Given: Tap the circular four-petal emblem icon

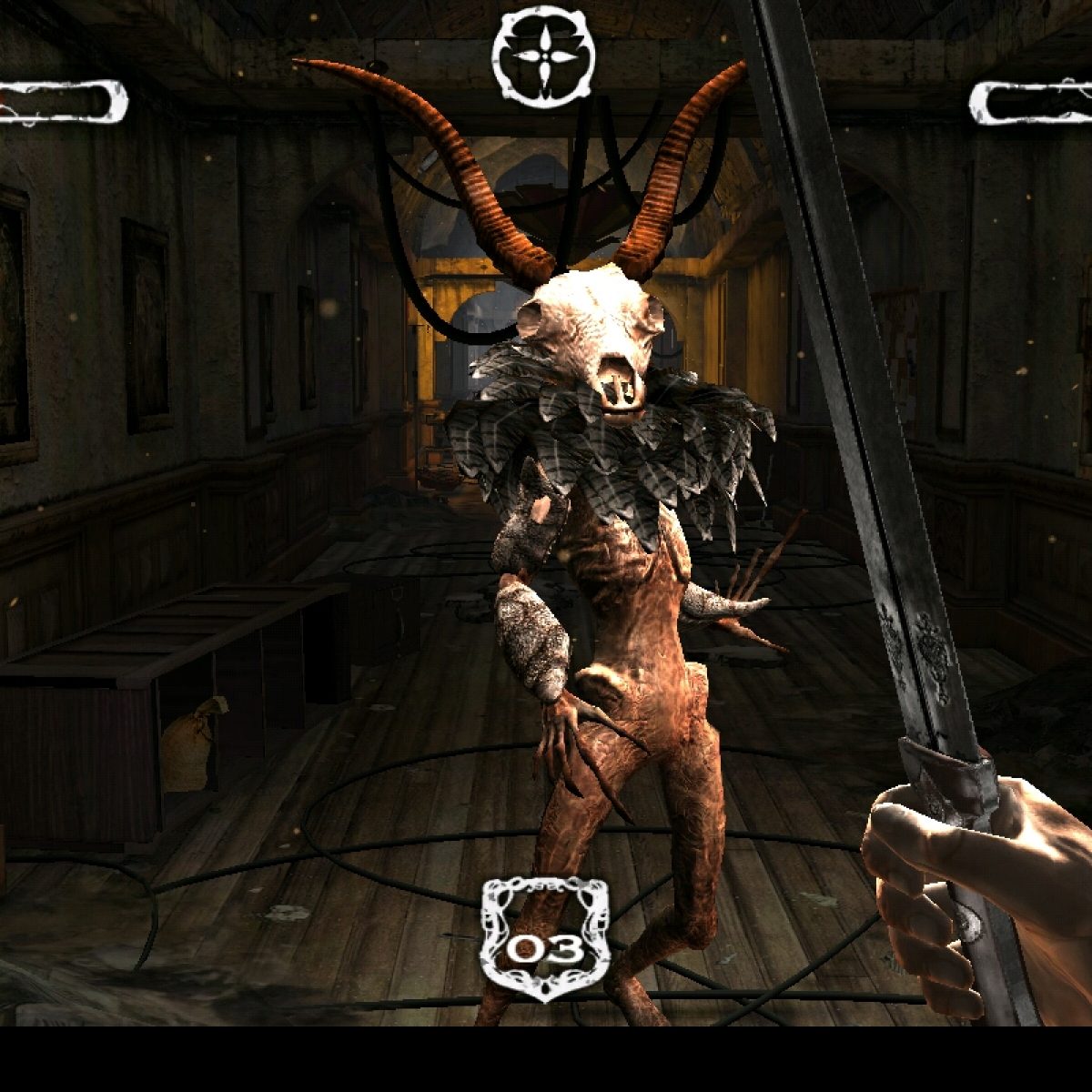Looking at the screenshot, I should click(543, 56).
